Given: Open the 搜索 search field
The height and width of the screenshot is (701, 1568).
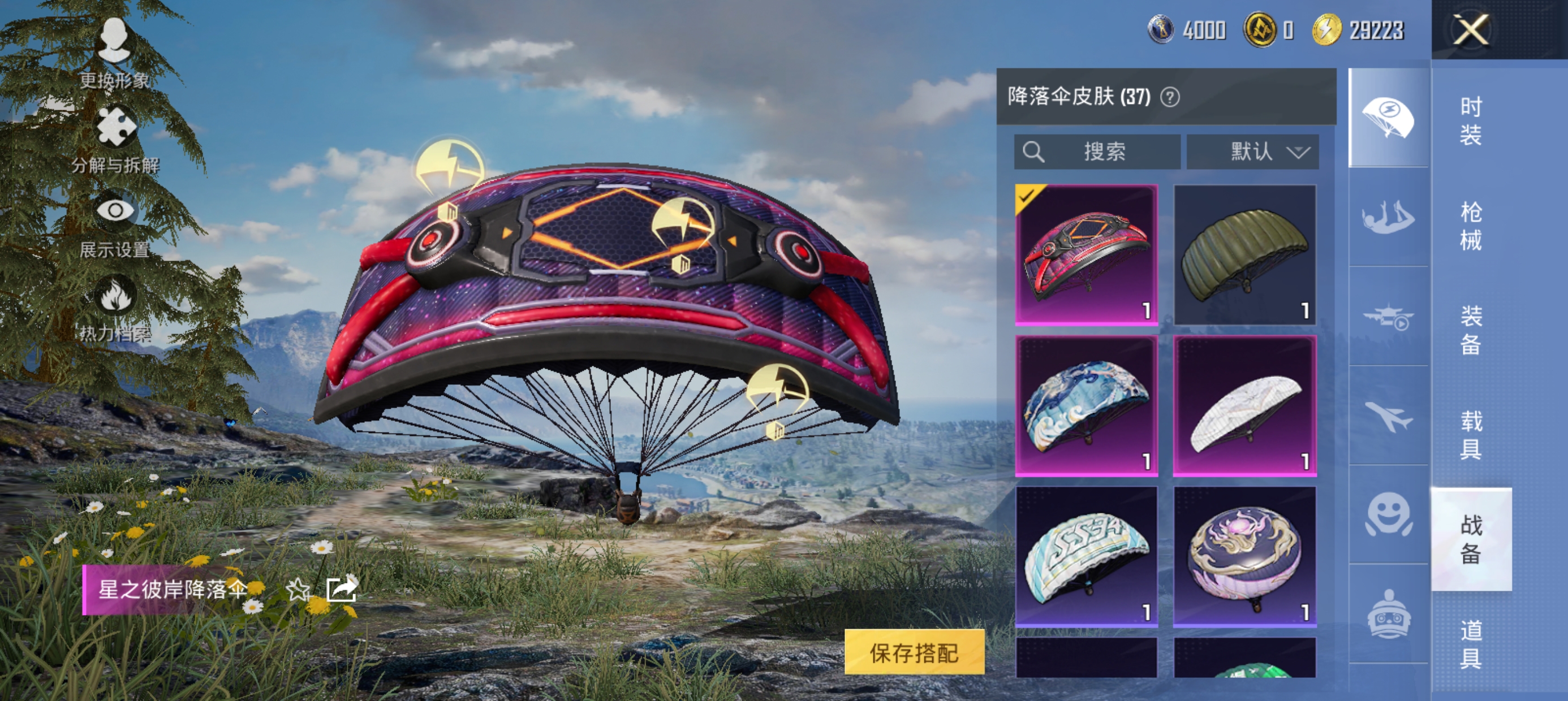Looking at the screenshot, I should point(1097,152).
